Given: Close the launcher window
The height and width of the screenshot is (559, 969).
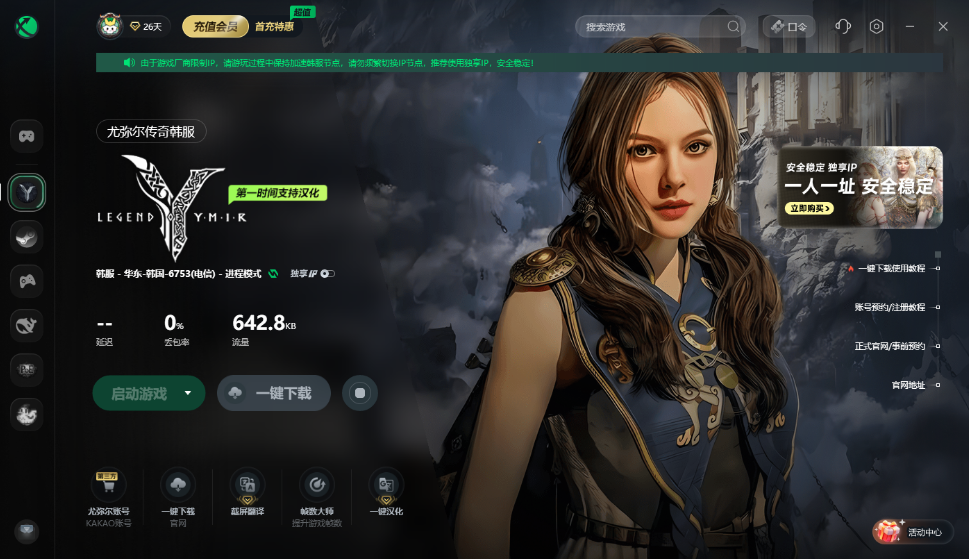Looking at the screenshot, I should pyautogui.click(x=943, y=26).
